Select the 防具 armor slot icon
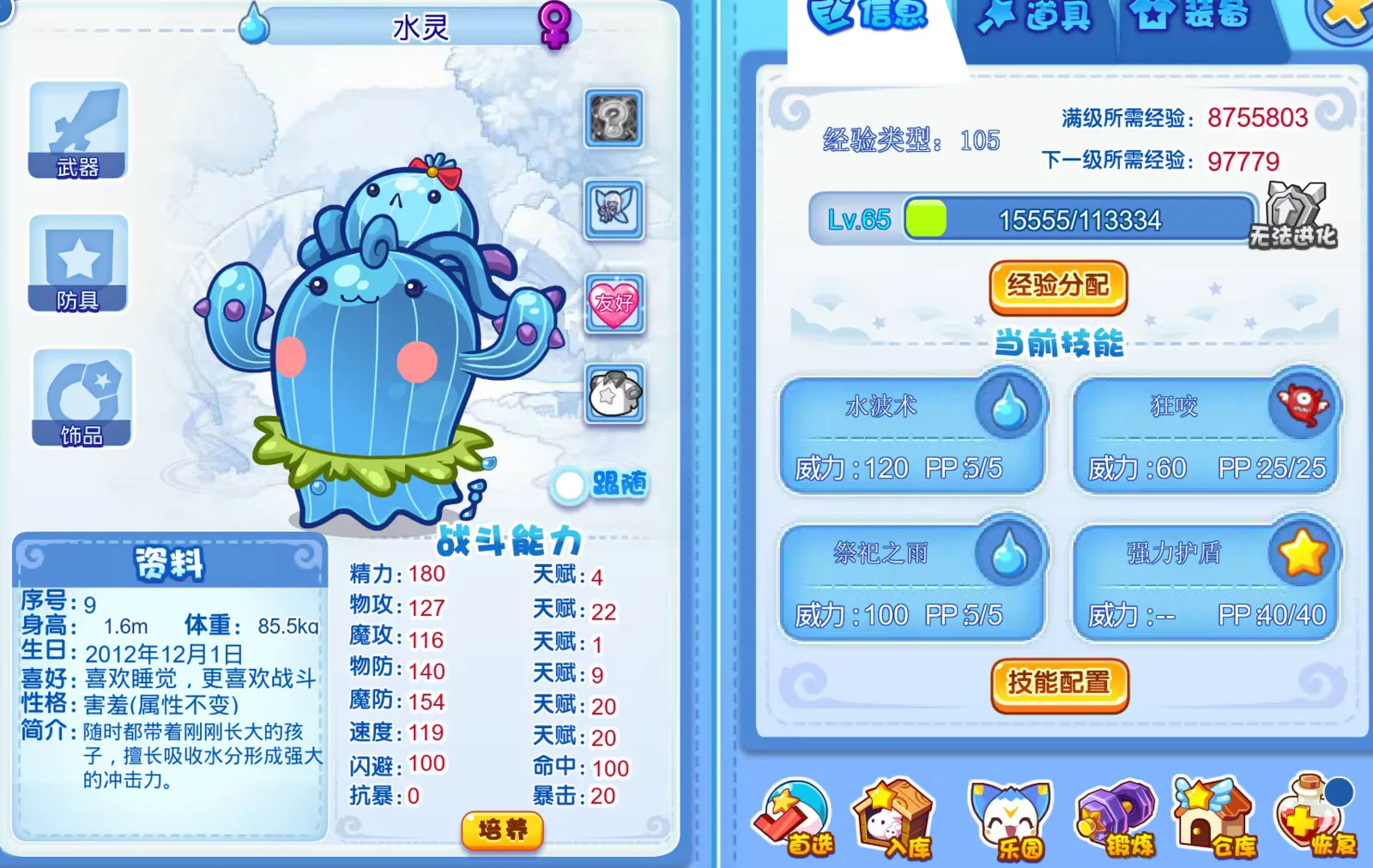Screen dimensions: 1373x868 tap(77, 262)
